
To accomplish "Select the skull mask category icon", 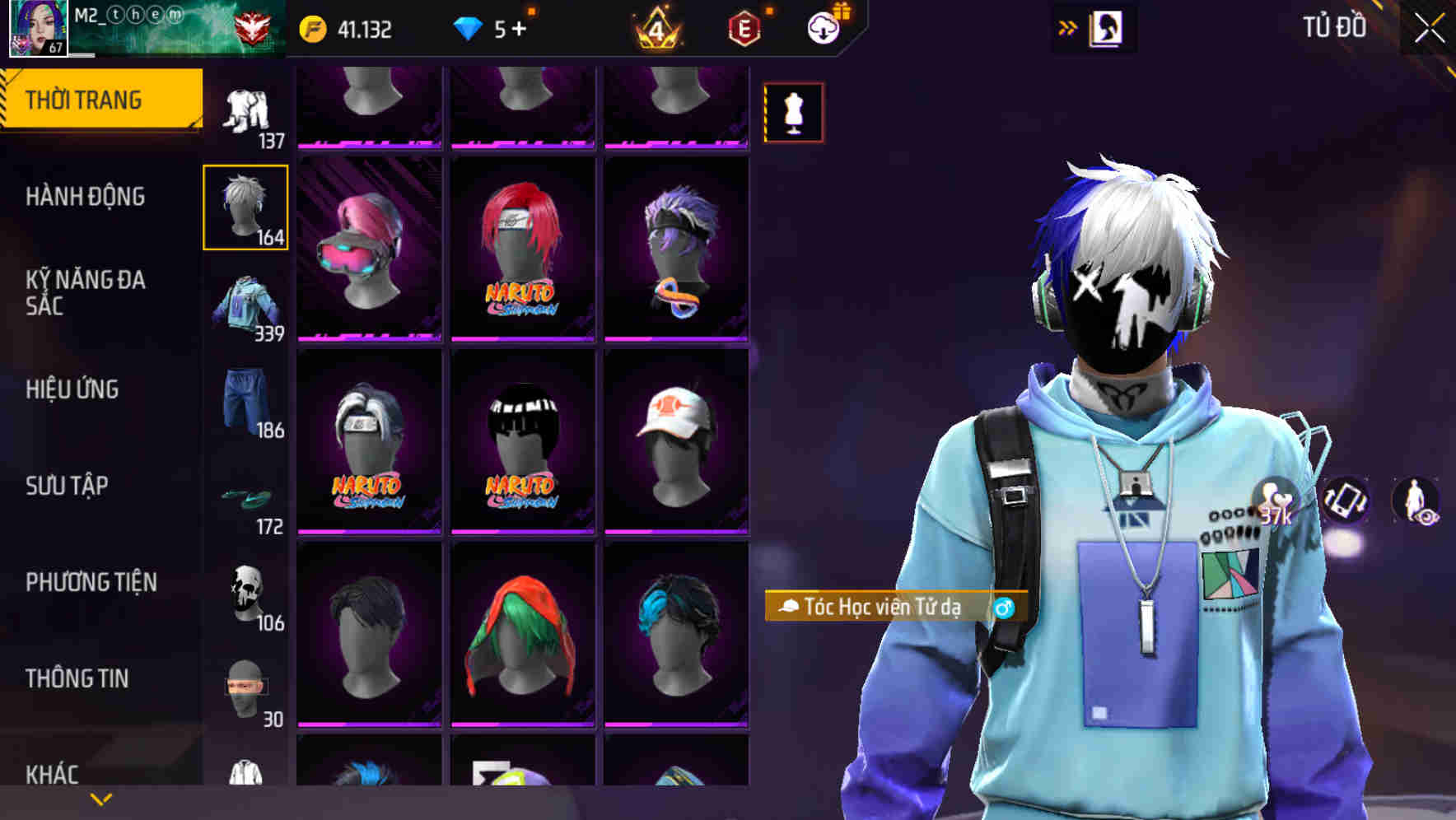I will point(246,591).
